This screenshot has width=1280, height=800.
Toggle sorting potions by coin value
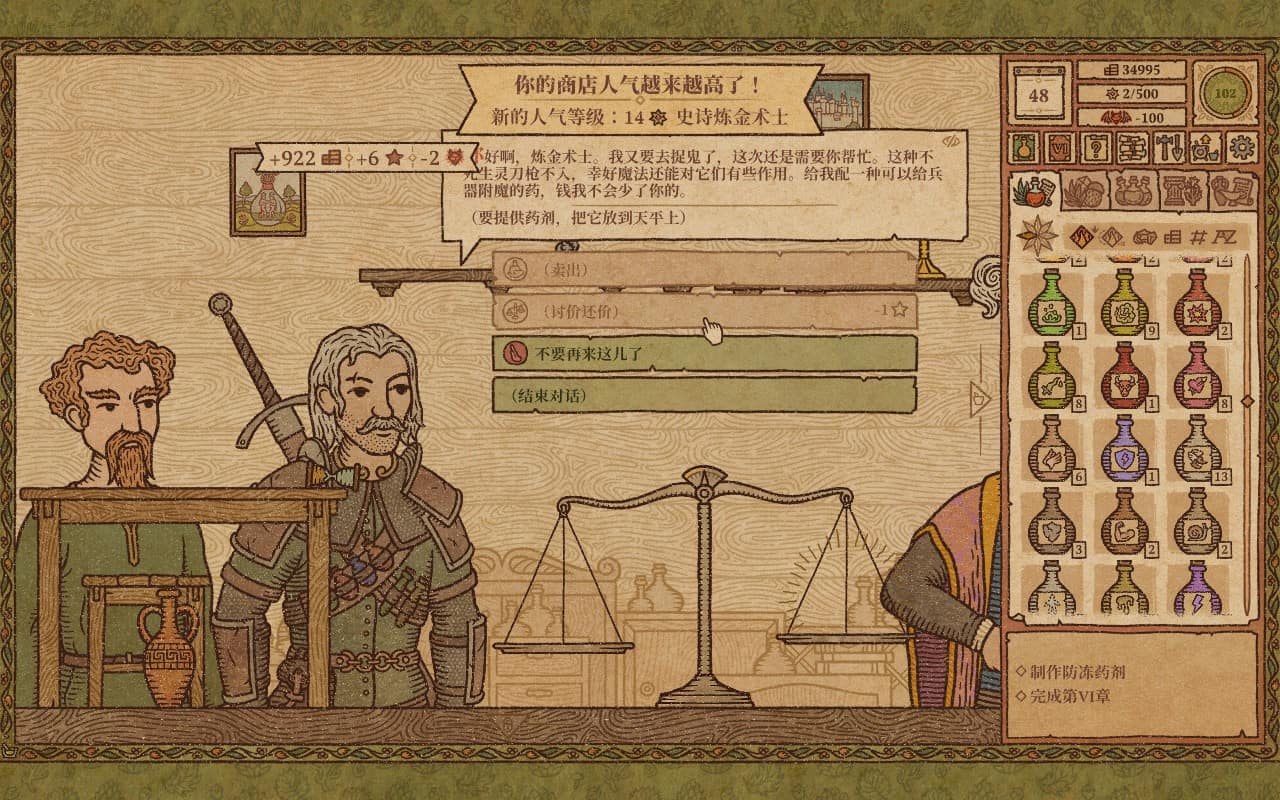pyautogui.click(x=1171, y=236)
